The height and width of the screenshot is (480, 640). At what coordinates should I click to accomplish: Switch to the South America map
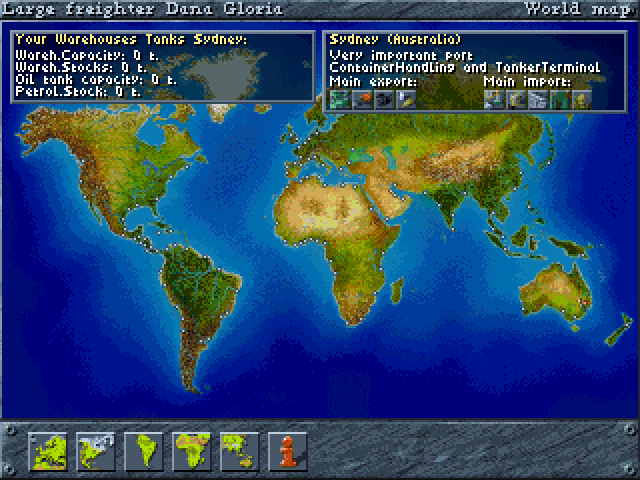tap(142, 451)
